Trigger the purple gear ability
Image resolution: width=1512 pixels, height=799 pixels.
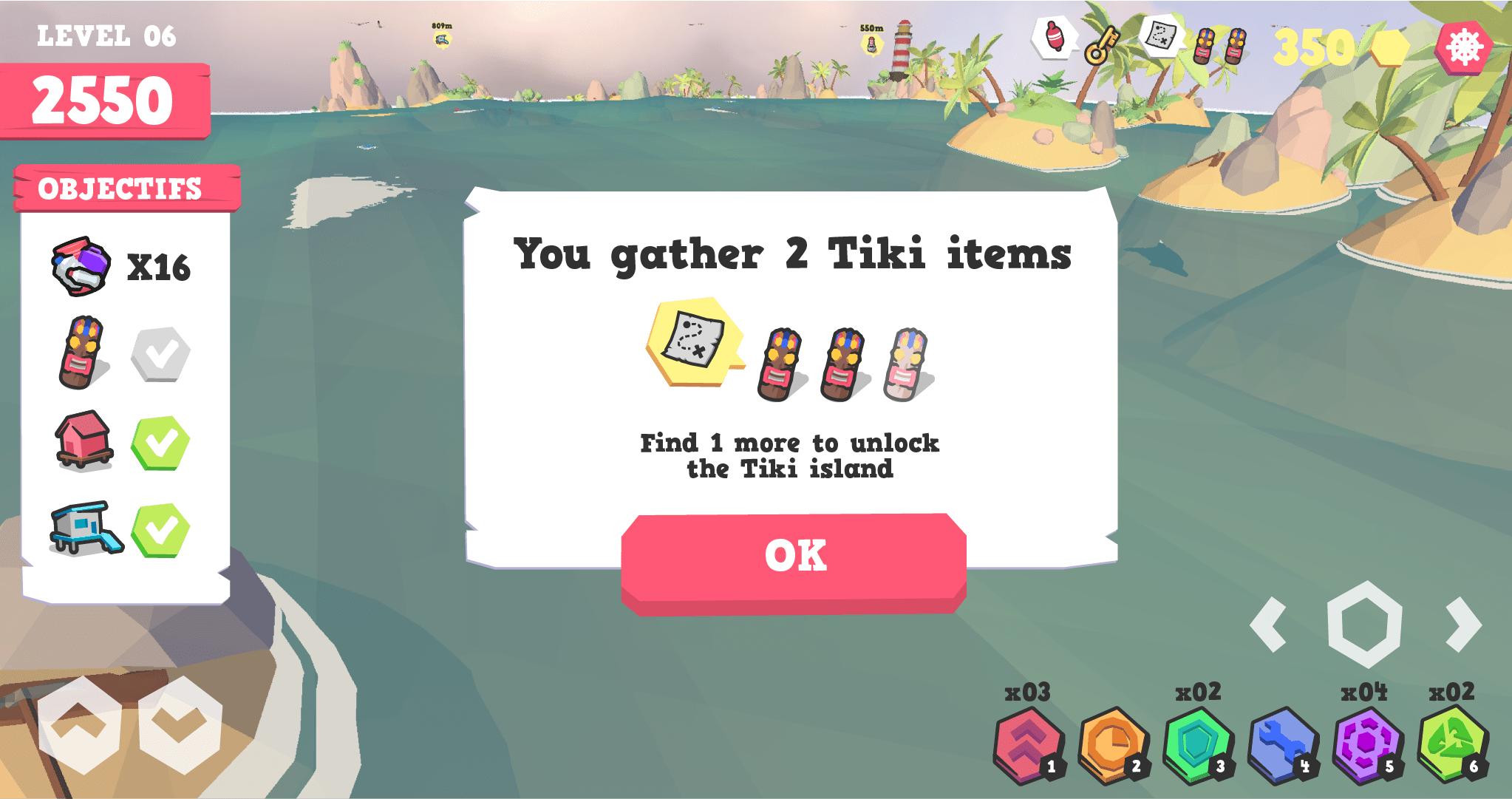(1367, 744)
